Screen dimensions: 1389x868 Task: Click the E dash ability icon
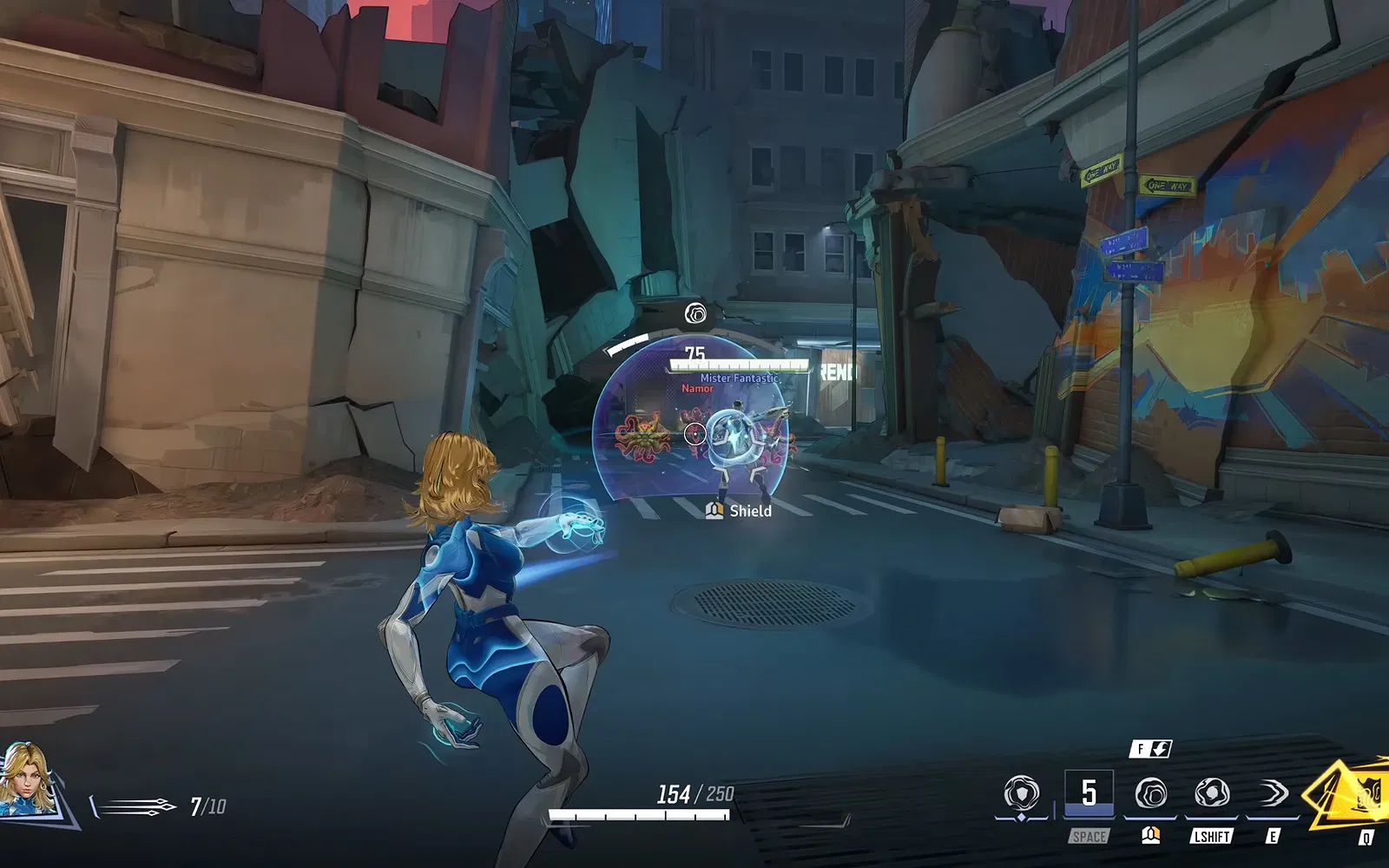tap(1272, 792)
